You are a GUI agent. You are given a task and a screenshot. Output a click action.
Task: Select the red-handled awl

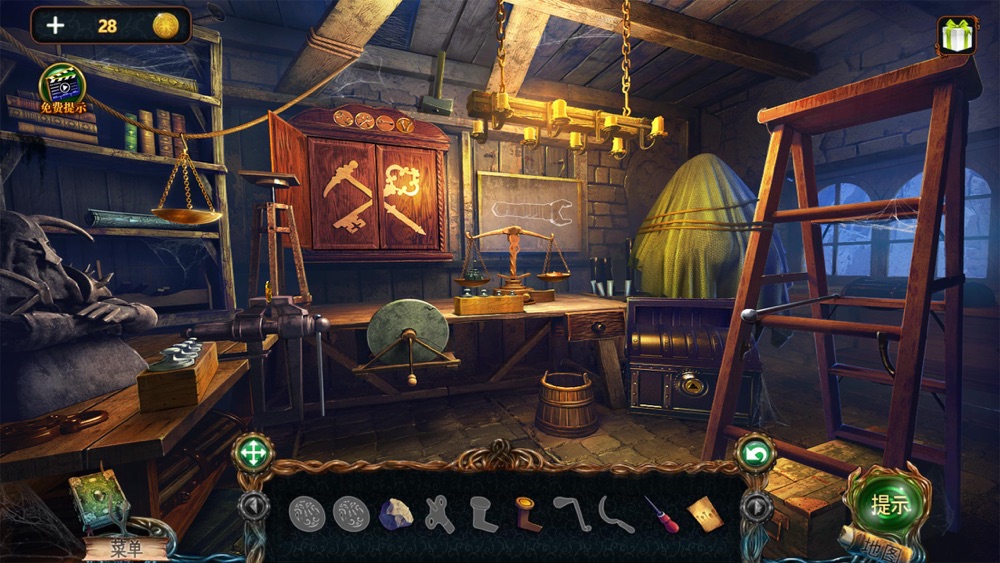(x=661, y=514)
